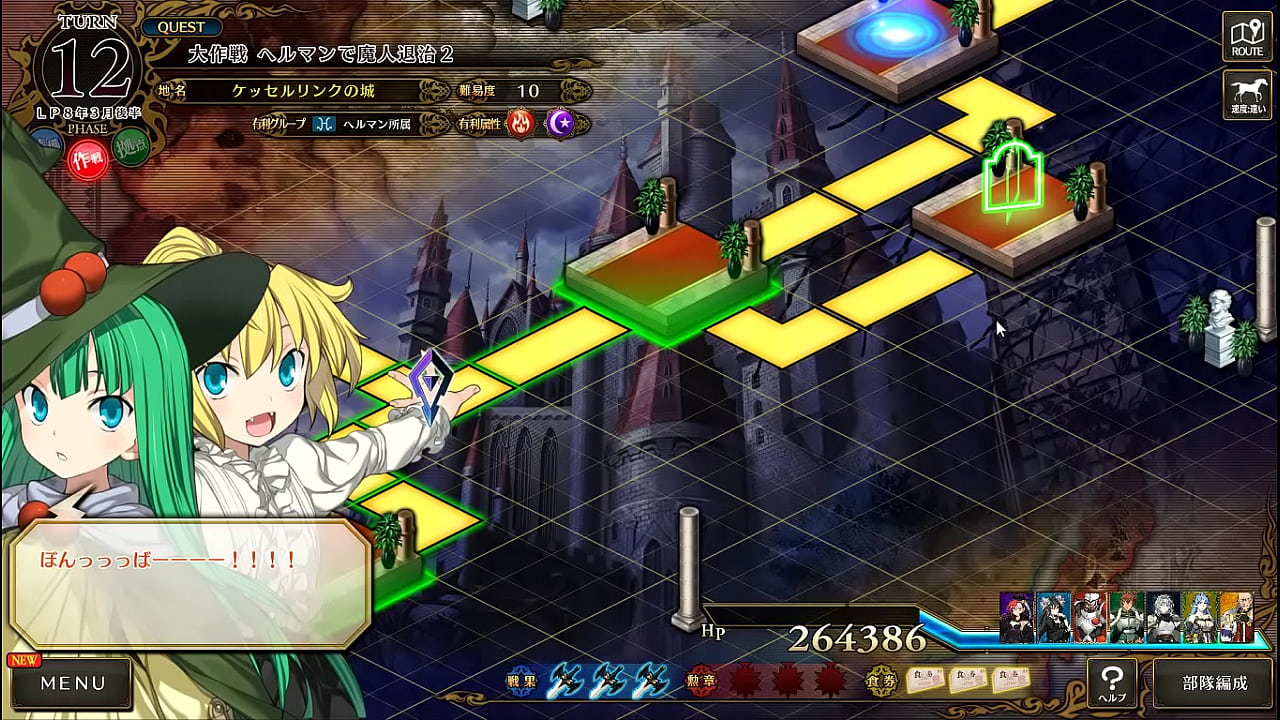Open the ヘルプ help button

tap(1112, 683)
